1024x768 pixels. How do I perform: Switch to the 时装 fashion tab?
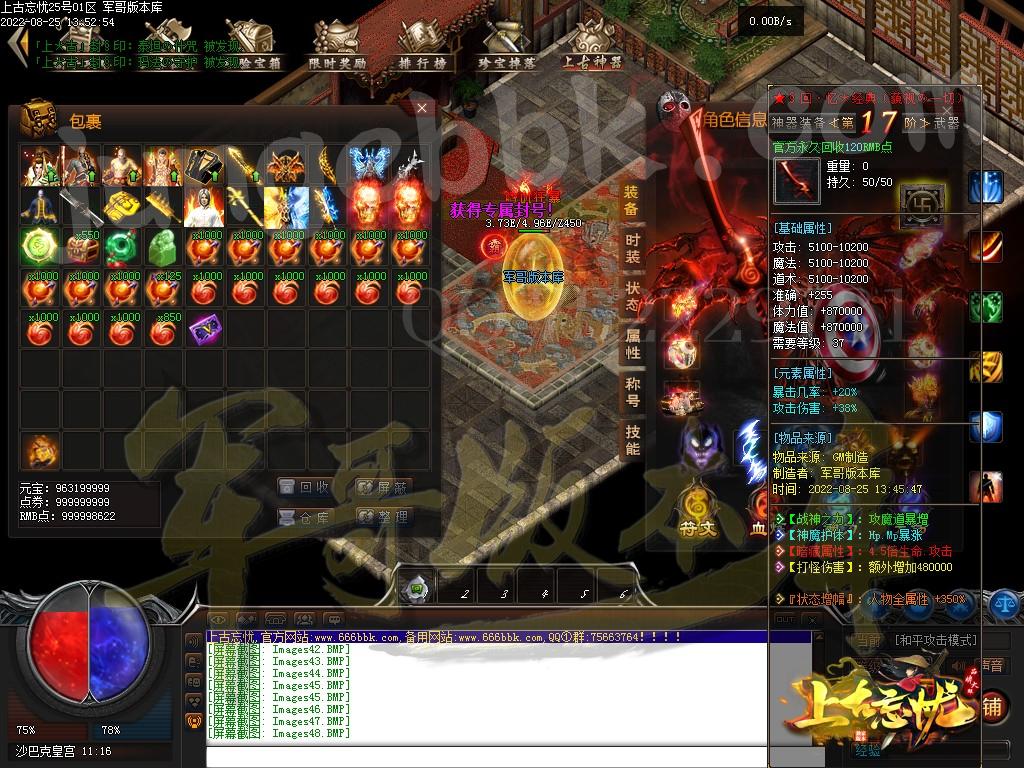(632, 248)
